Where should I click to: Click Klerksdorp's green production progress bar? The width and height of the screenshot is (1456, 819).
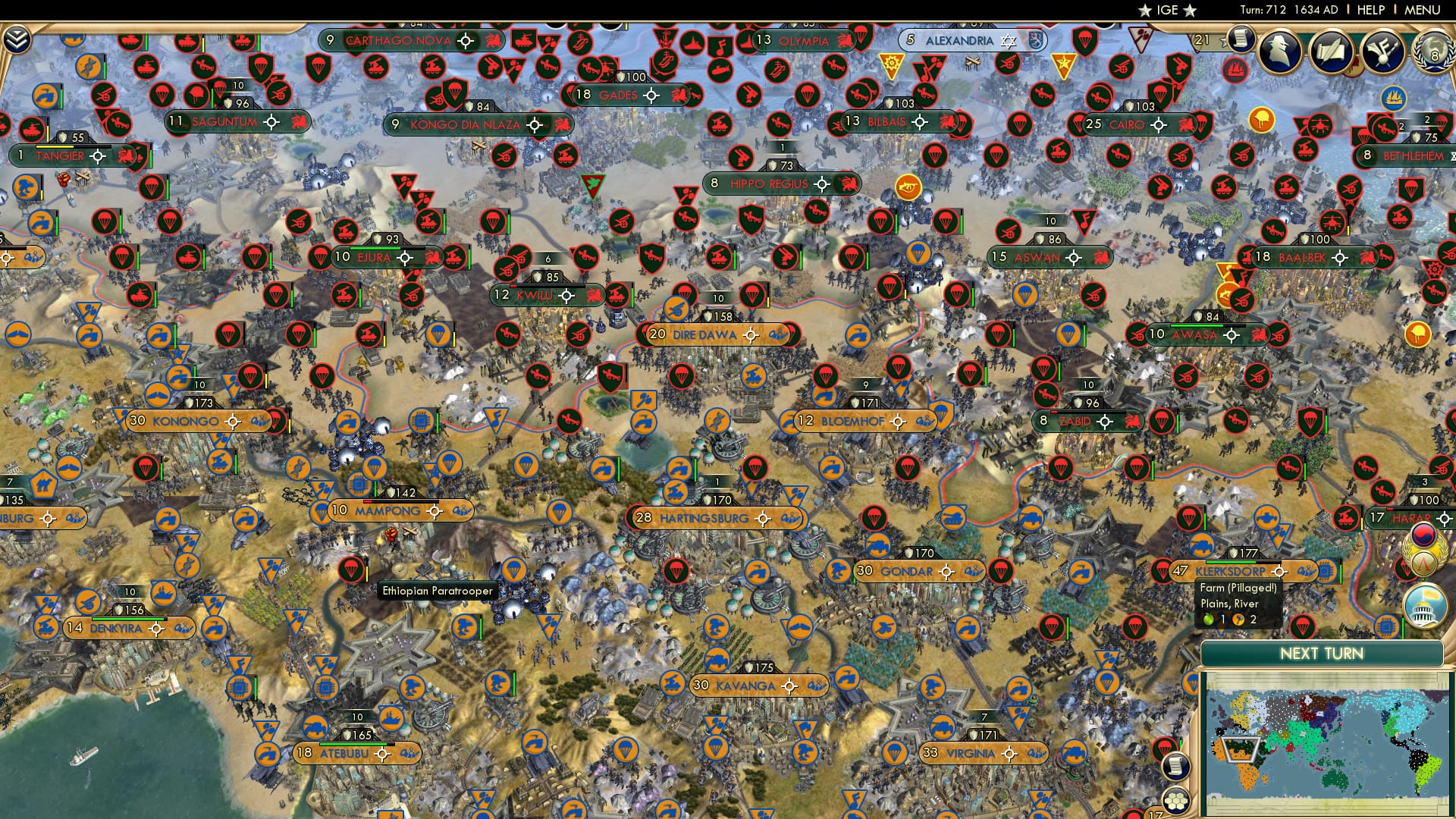(1231, 561)
